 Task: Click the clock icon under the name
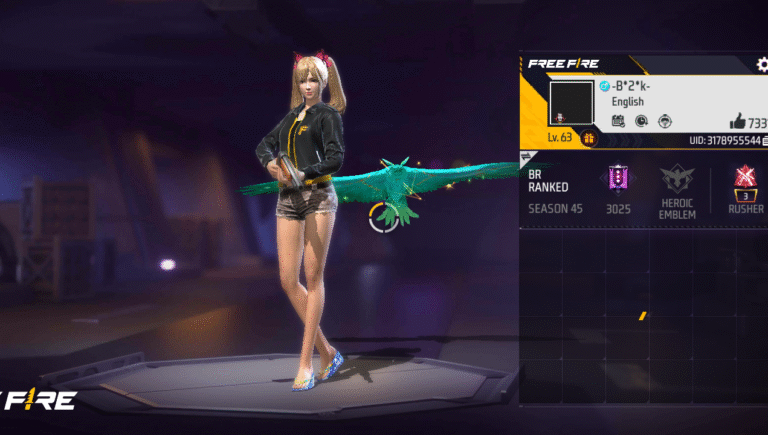tap(641, 121)
